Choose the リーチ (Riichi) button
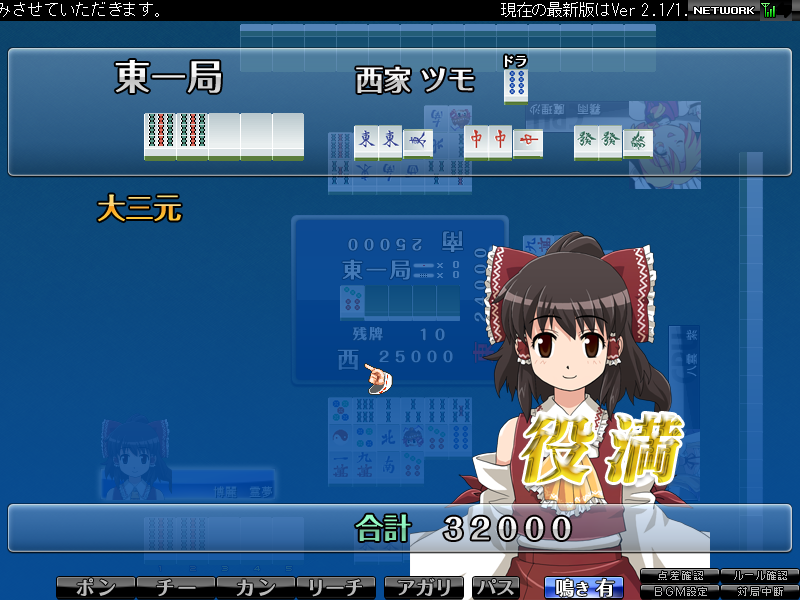This screenshot has width=800, height=600. (335, 588)
